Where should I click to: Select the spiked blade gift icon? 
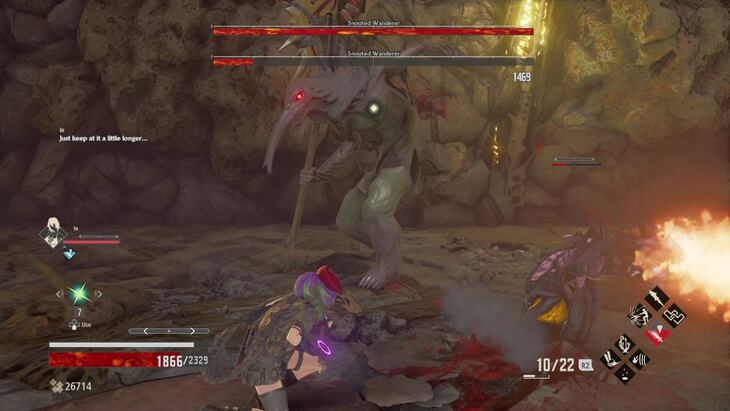[658, 297]
